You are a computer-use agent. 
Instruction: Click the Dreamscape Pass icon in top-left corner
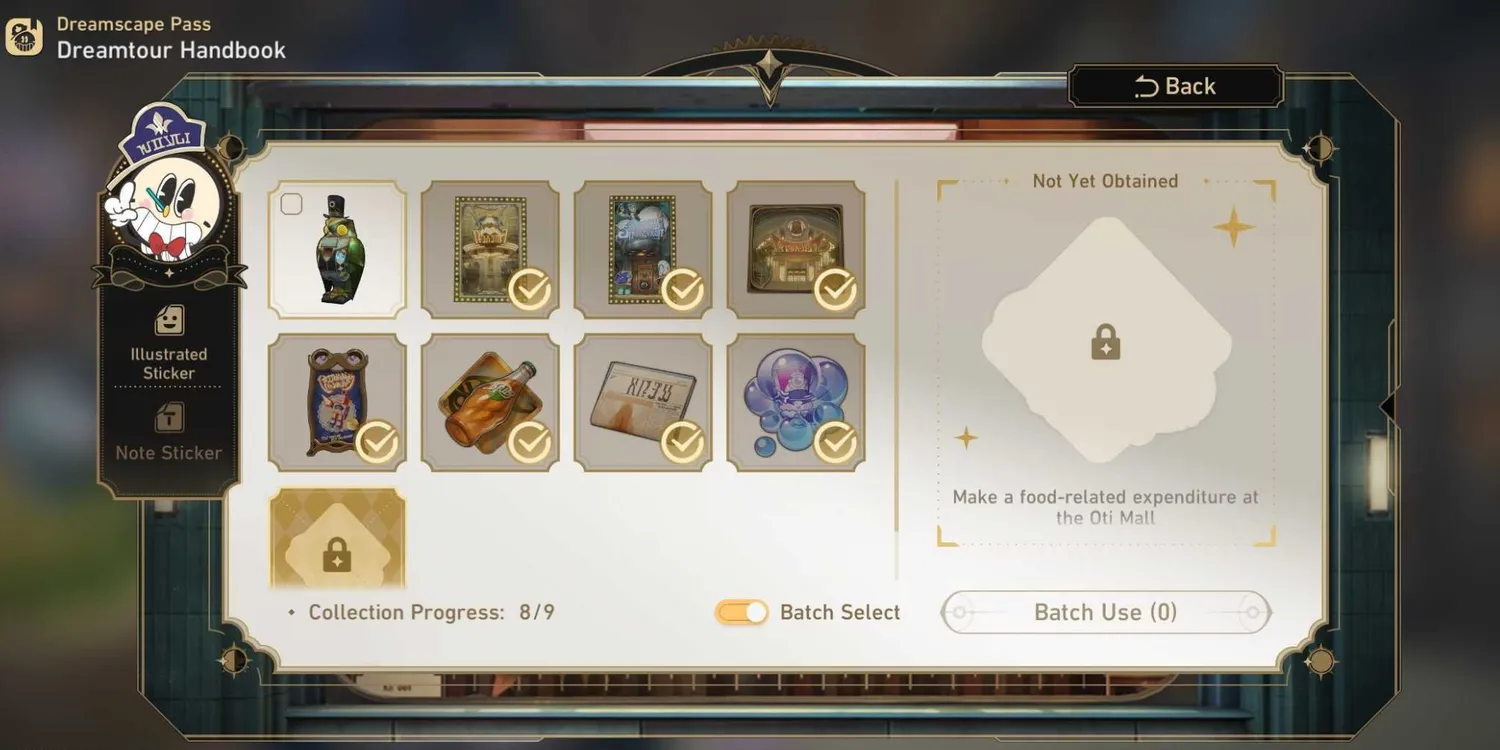point(22,36)
